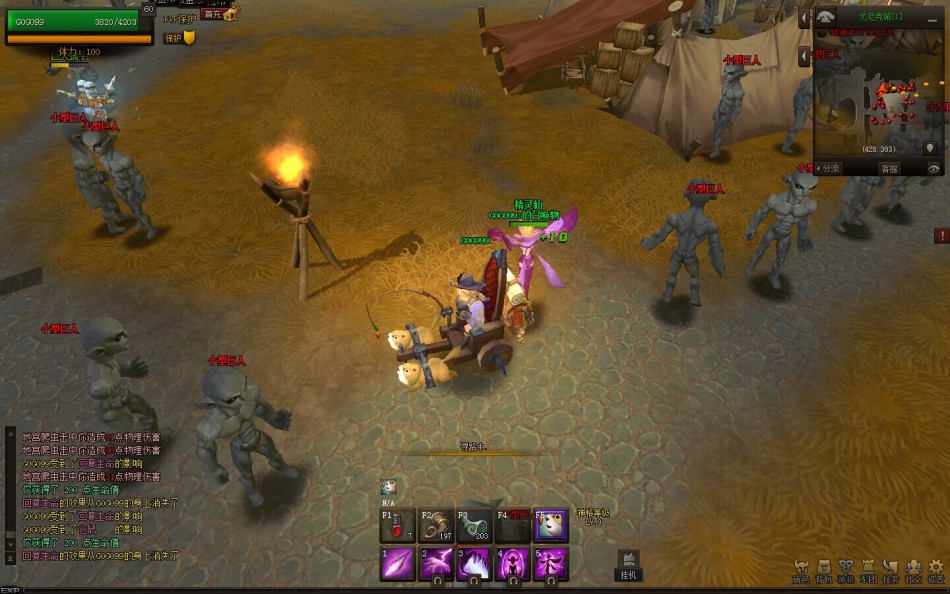Toggle the minimap eye visibility icon
The height and width of the screenshot is (594, 950).
click(934, 169)
